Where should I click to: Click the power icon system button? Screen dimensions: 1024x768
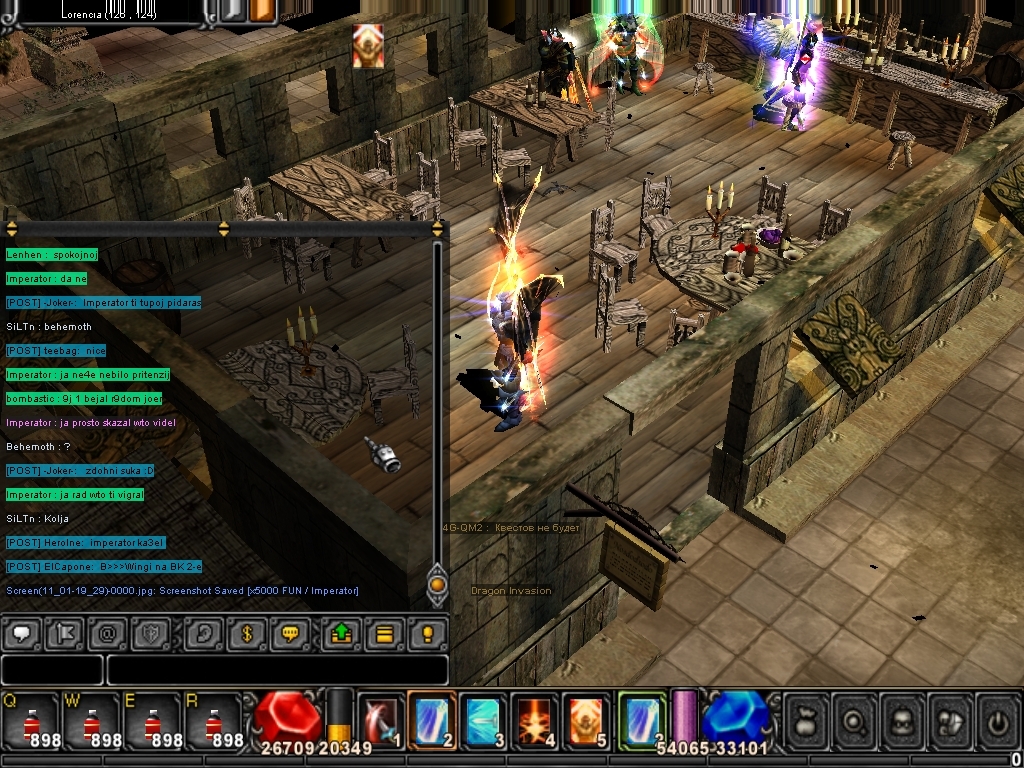point(996,718)
